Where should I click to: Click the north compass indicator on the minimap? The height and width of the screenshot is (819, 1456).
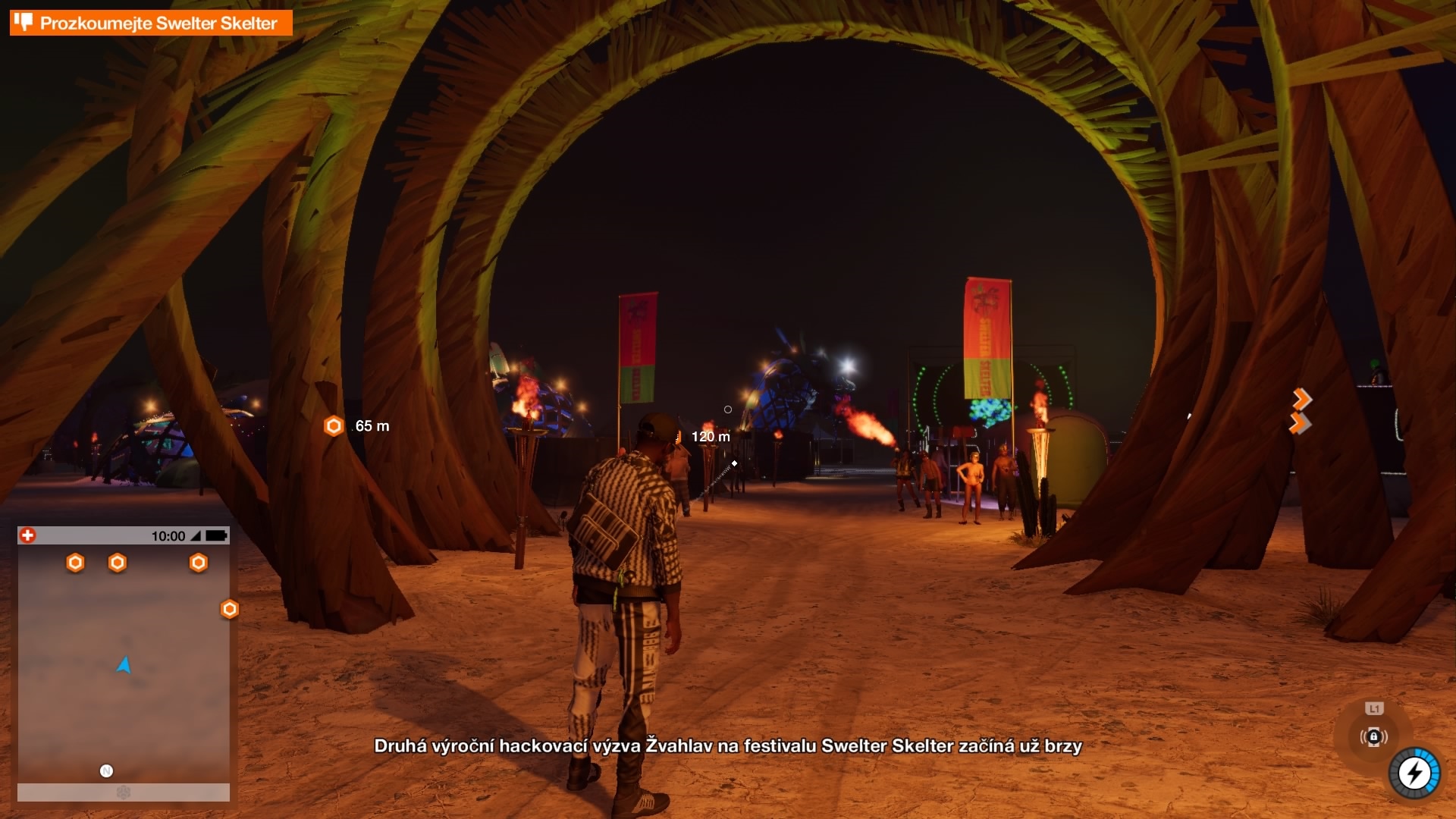[x=106, y=771]
